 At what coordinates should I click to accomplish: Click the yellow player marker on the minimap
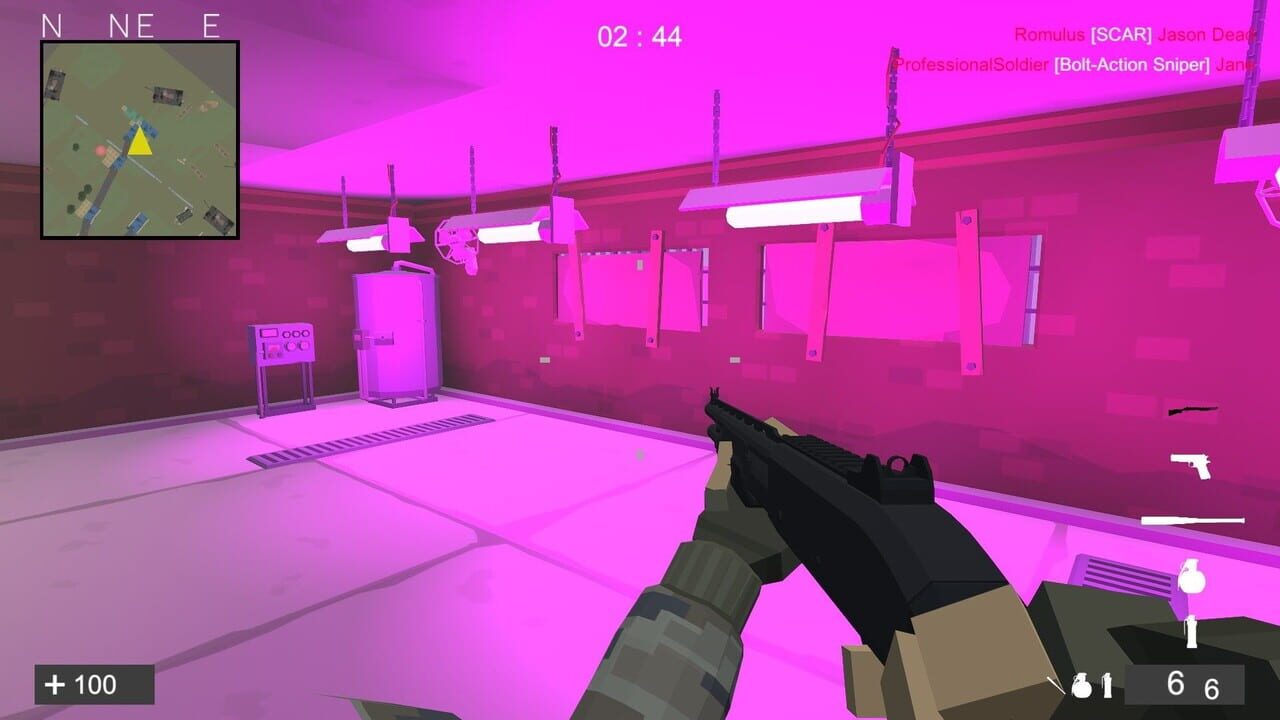click(x=138, y=144)
